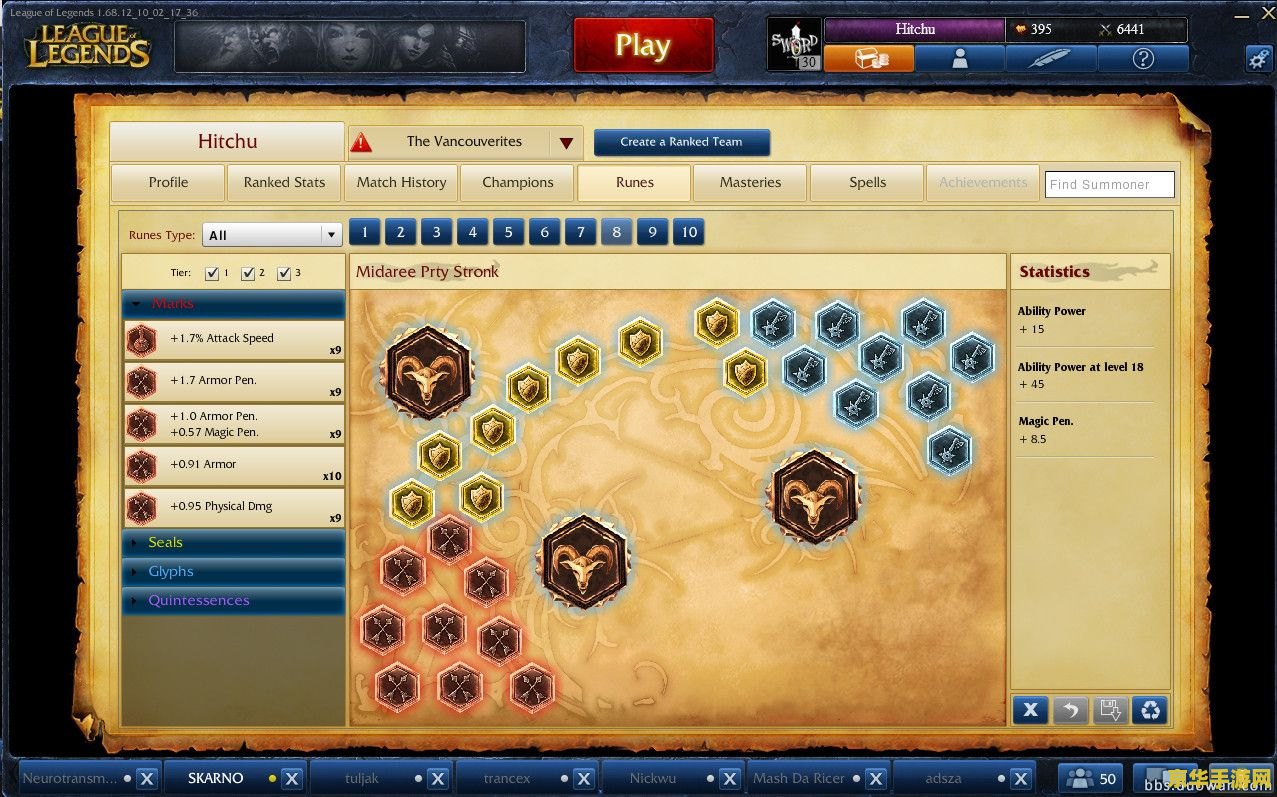Open the Masteries tab
Image resolution: width=1277 pixels, height=797 pixels.
(x=750, y=182)
